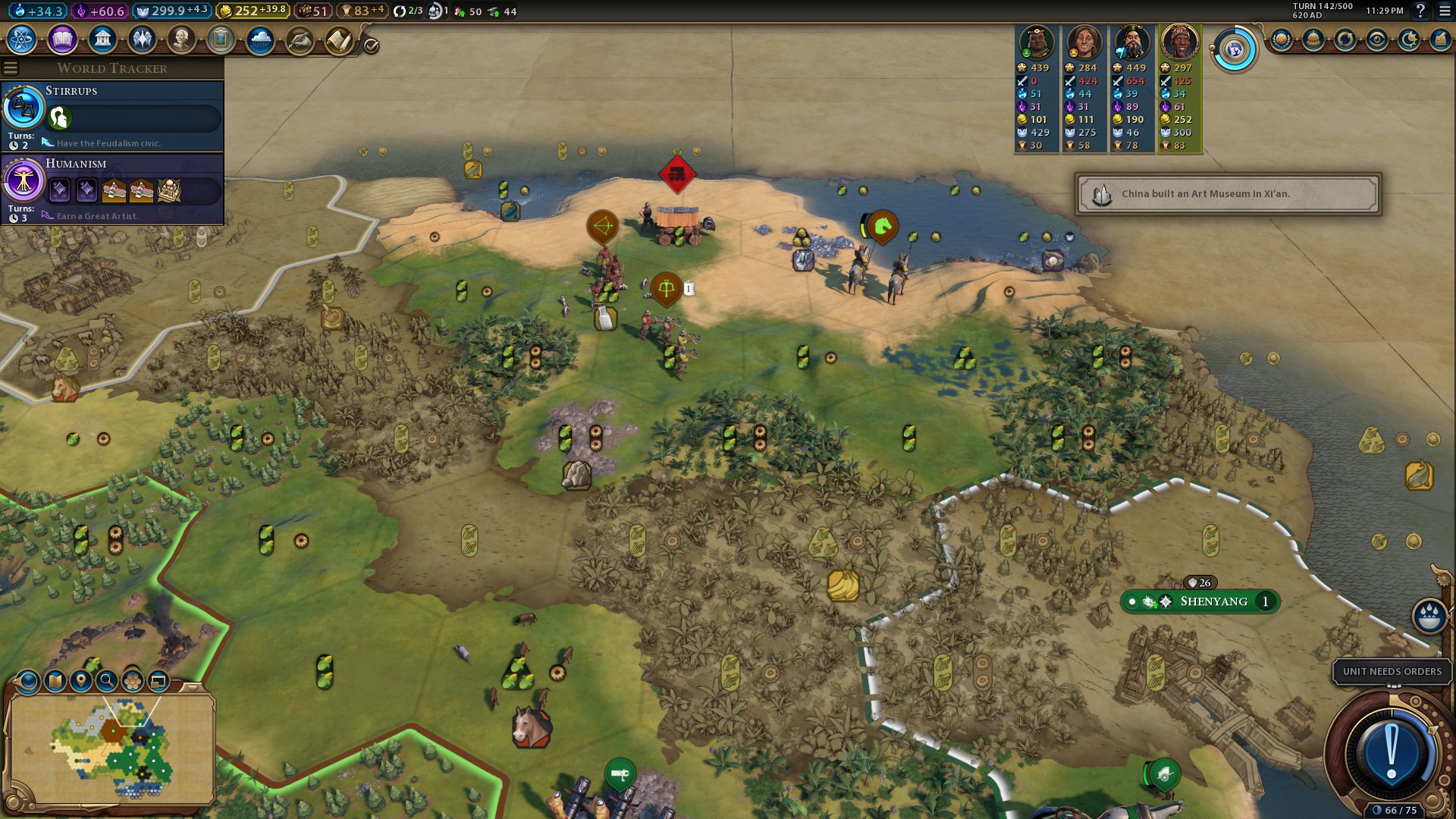Select the Stirrups research entry
The height and width of the screenshot is (819, 1456).
click(112, 115)
